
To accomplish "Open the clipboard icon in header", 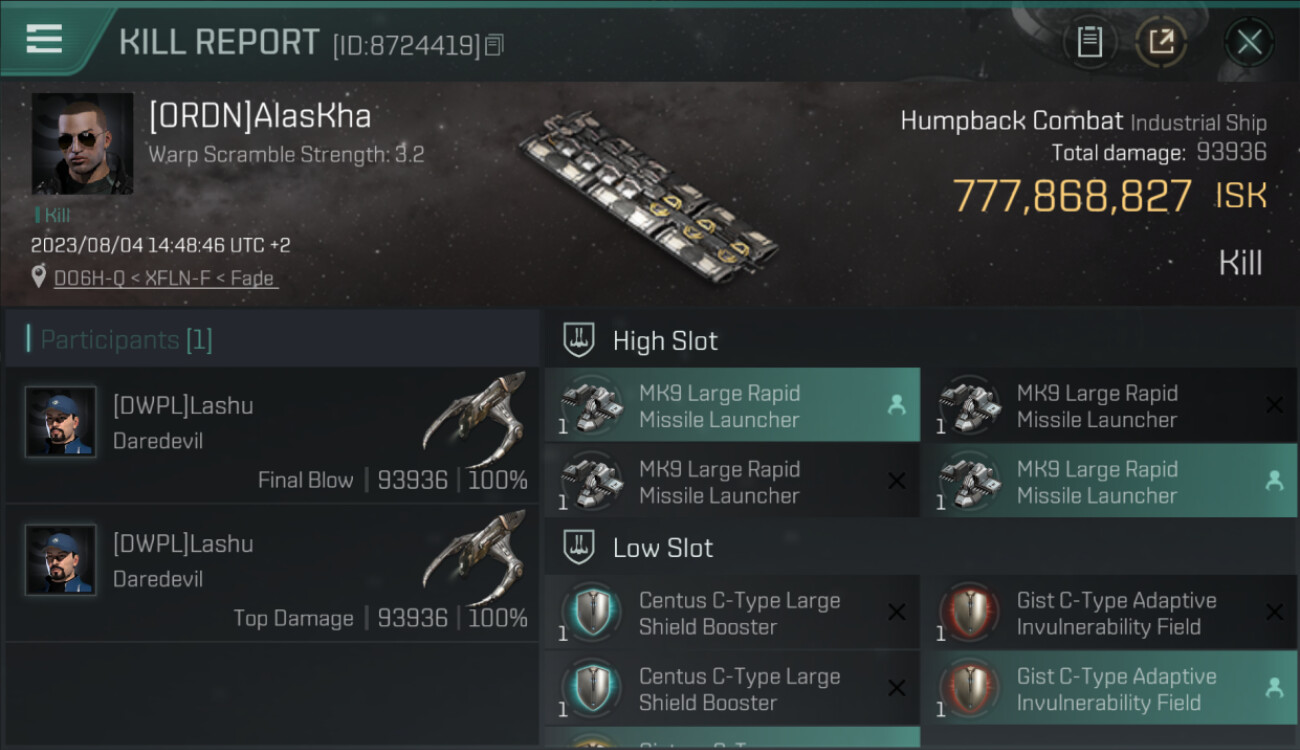I will (x=1089, y=42).
